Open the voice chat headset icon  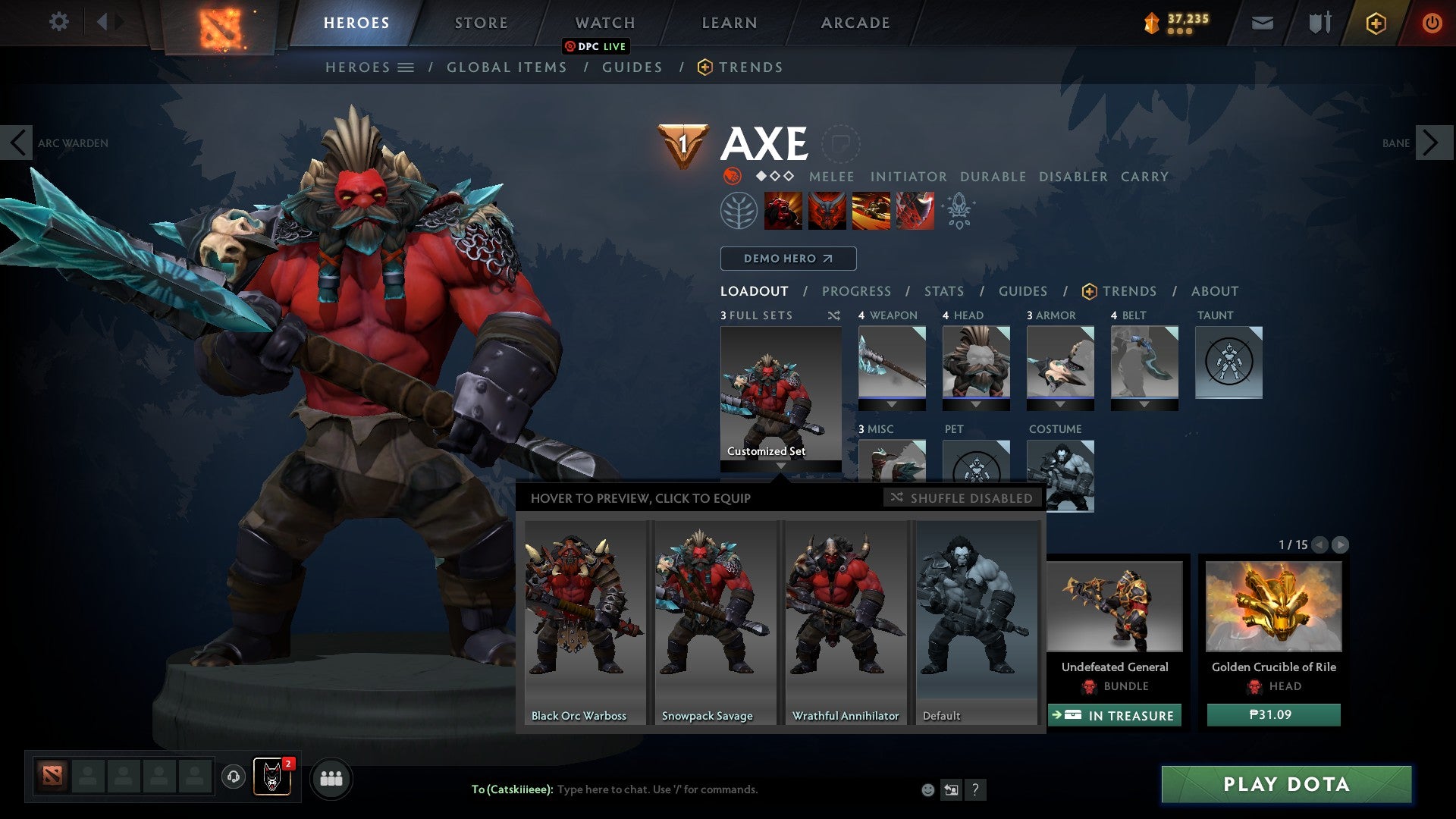tap(234, 778)
